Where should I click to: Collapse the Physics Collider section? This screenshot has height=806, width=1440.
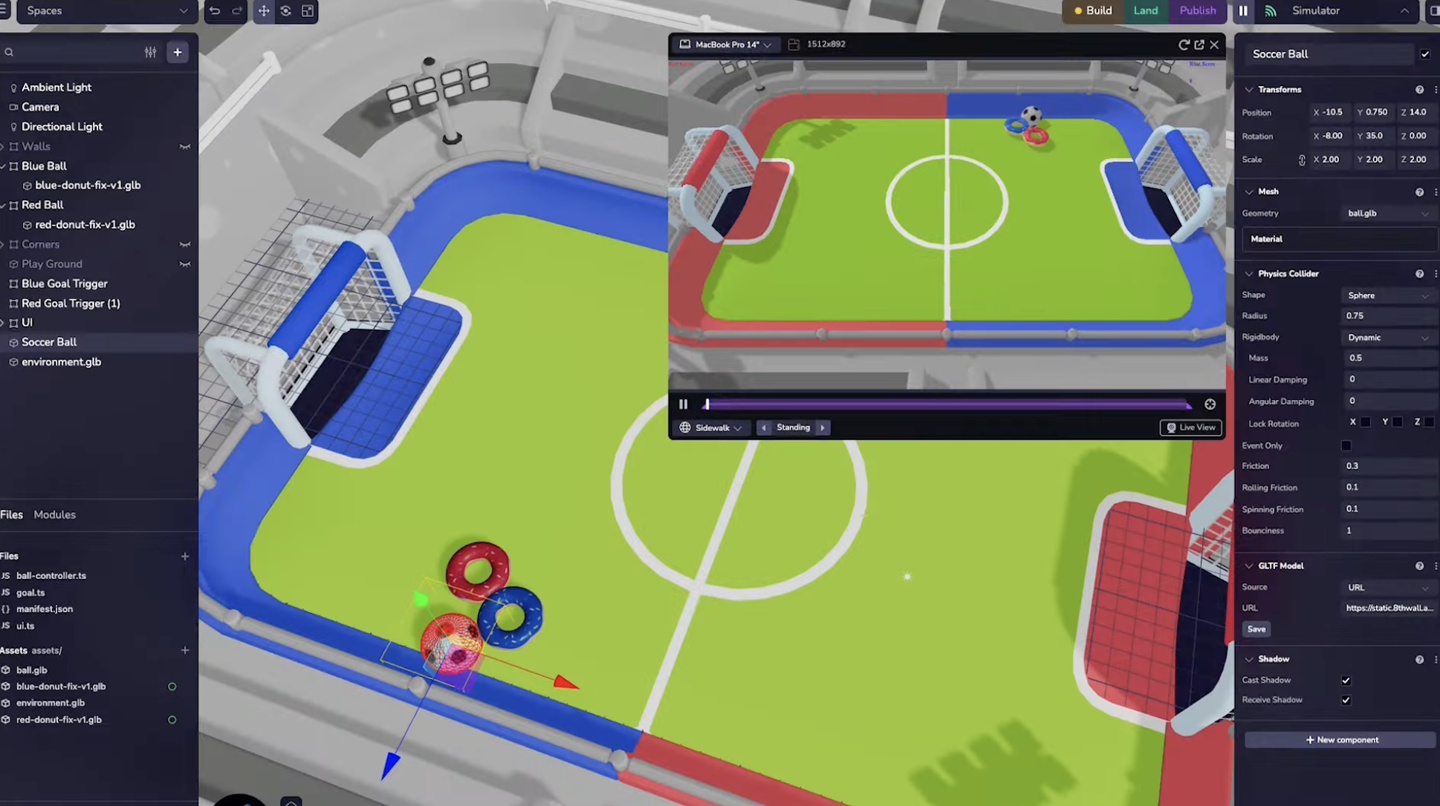coord(1249,273)
